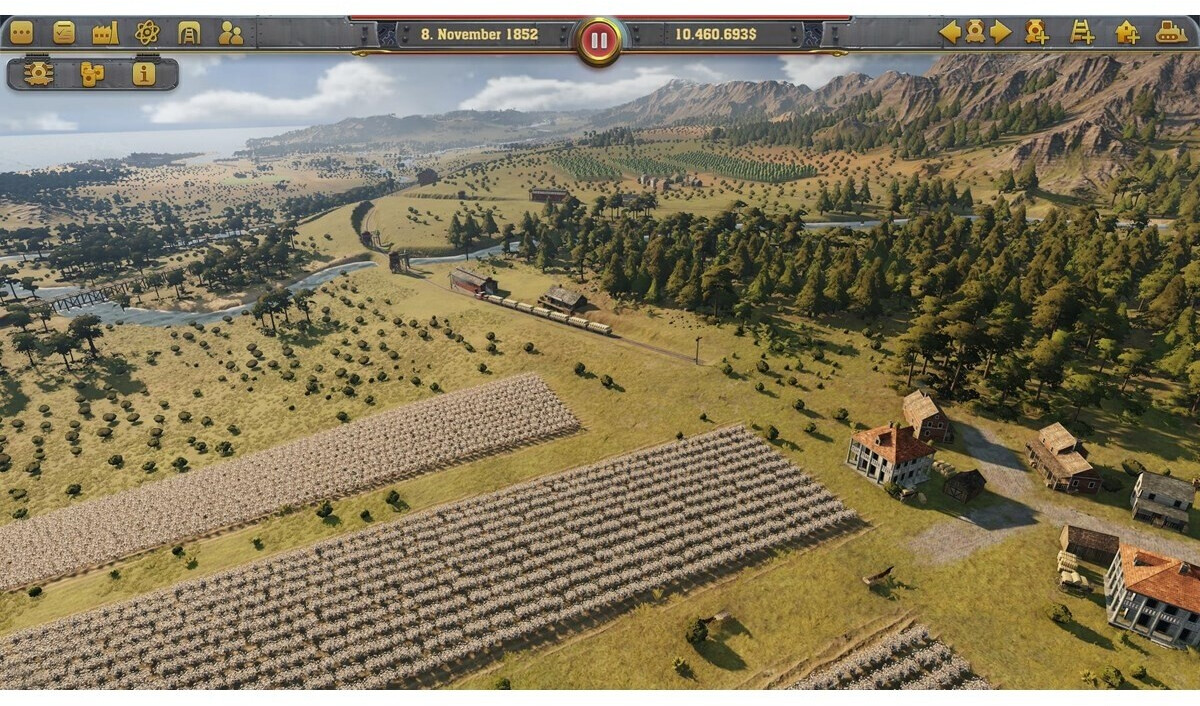
Task: Open the three-dots main menu
Action: pyautogui.click(x=21, y=33)
